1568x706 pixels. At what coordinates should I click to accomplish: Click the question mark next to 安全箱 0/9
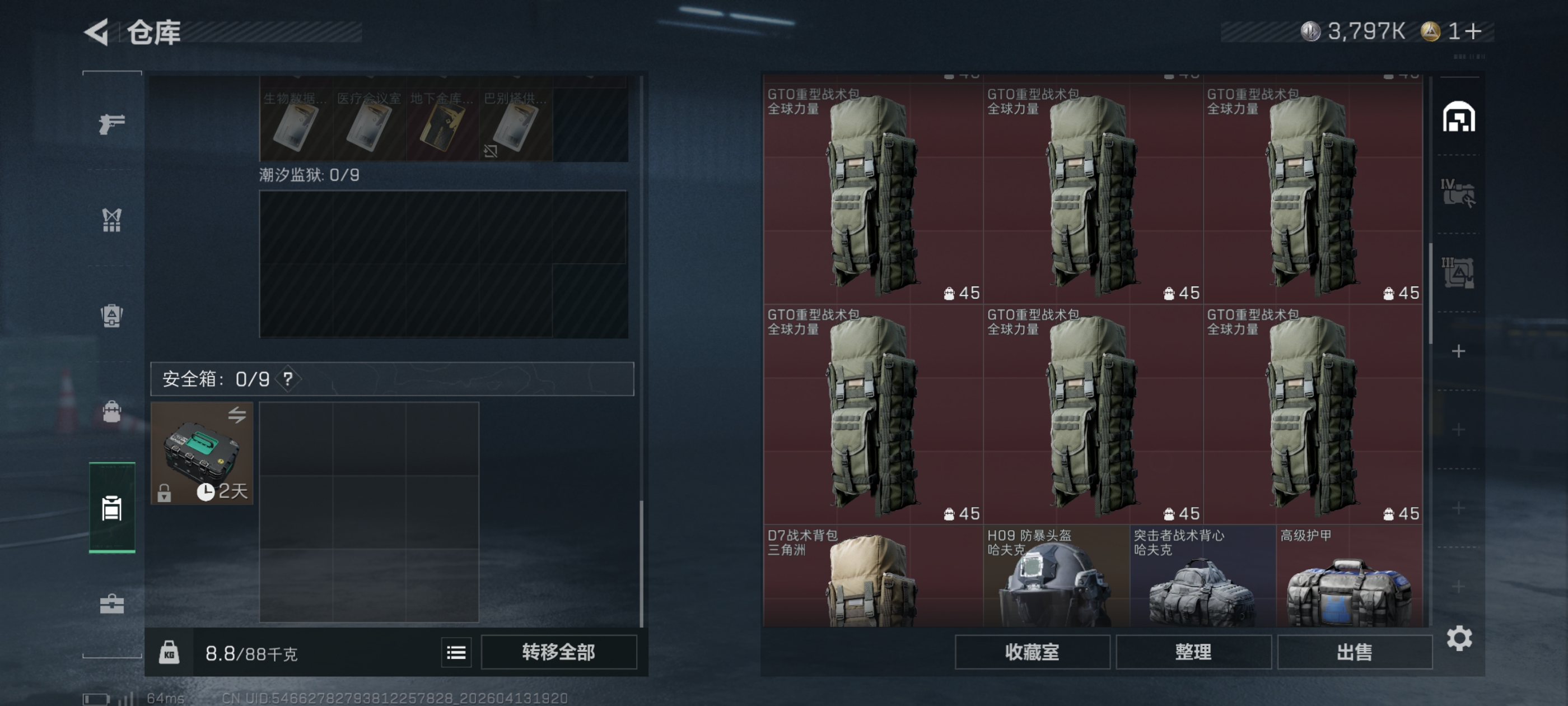pos(288,380)
